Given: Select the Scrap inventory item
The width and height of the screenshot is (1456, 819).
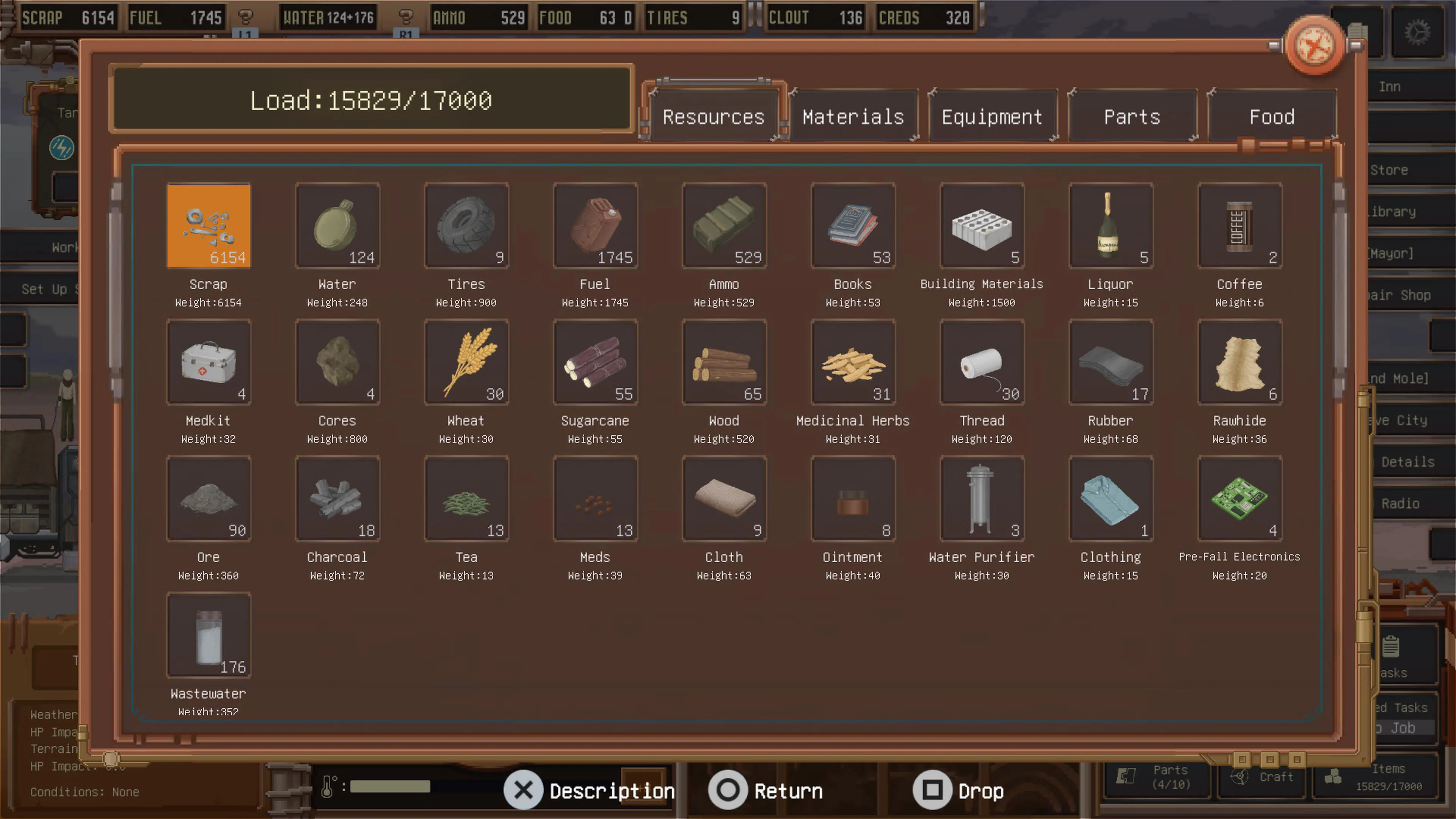Looking at the screenshot, I should [x=209, y=226].
